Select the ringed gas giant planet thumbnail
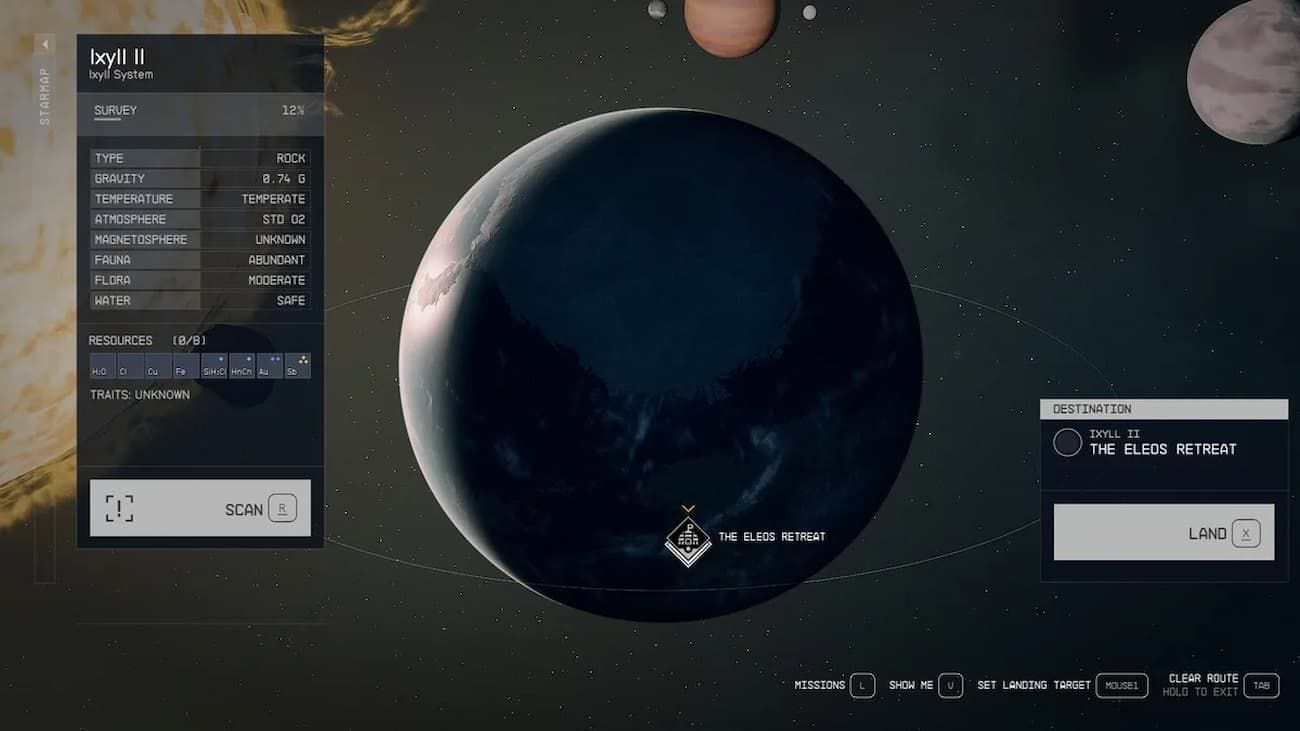 click(730, 22)
